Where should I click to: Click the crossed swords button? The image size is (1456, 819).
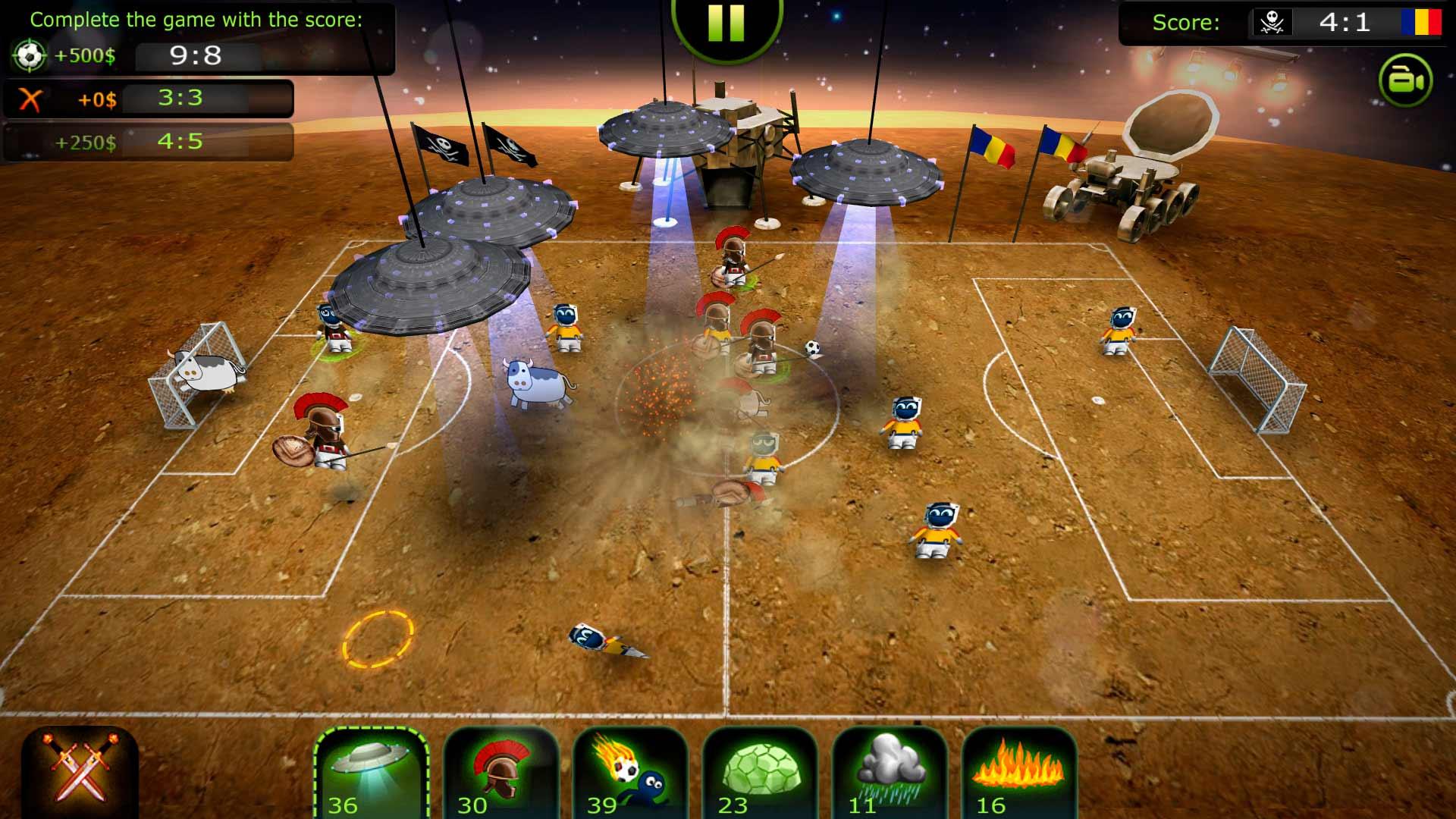[x=80, y=770]
